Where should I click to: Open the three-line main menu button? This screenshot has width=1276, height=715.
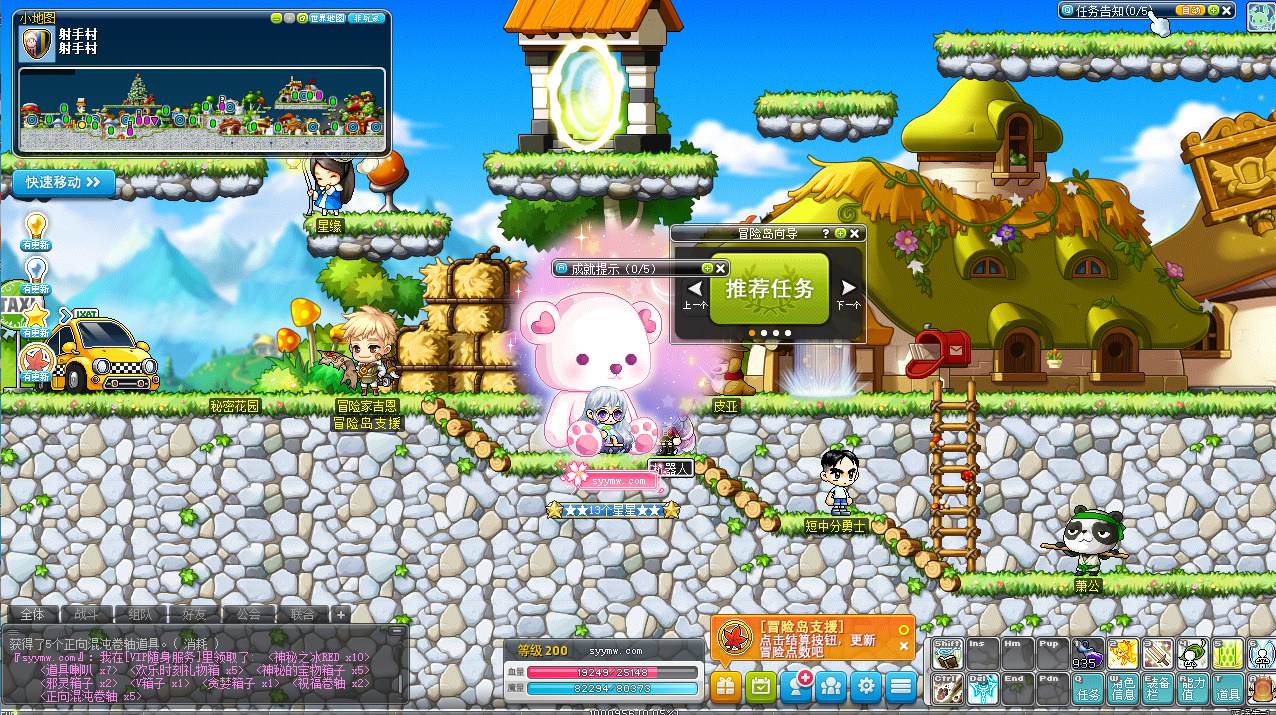click(x=901, y=686)
